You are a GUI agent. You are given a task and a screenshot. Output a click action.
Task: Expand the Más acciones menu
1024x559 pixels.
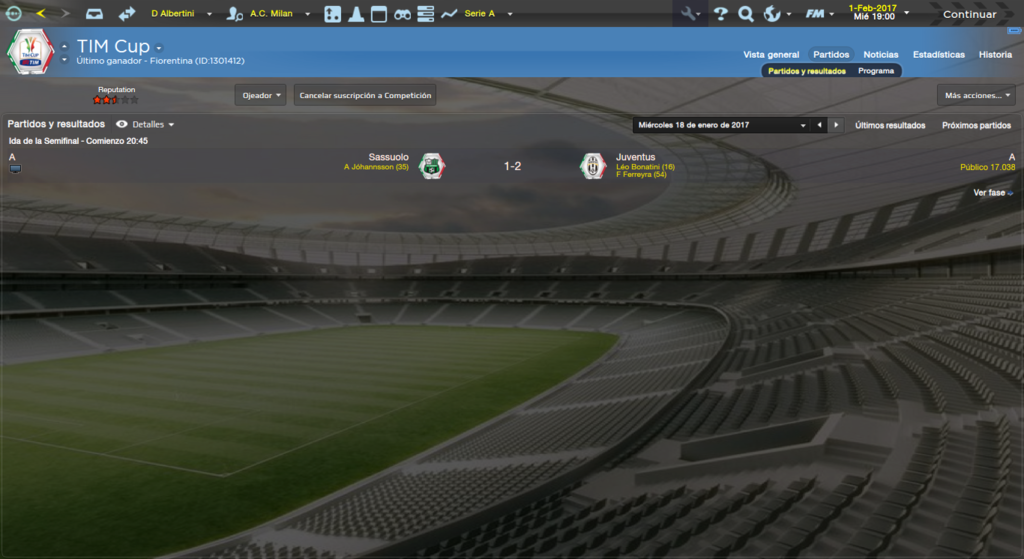pos(976,95)
